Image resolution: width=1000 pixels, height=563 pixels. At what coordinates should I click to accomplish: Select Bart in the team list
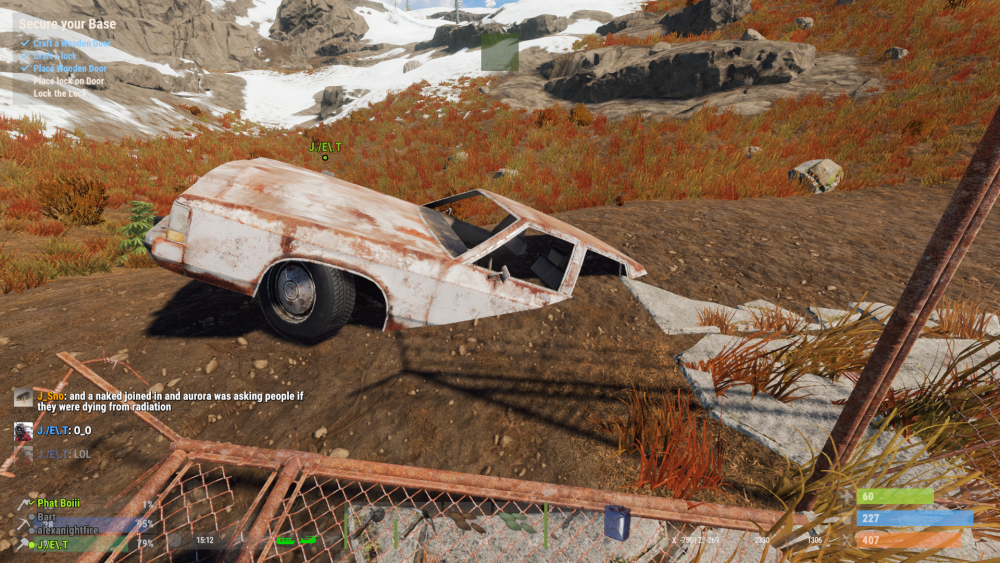(45, 517)
